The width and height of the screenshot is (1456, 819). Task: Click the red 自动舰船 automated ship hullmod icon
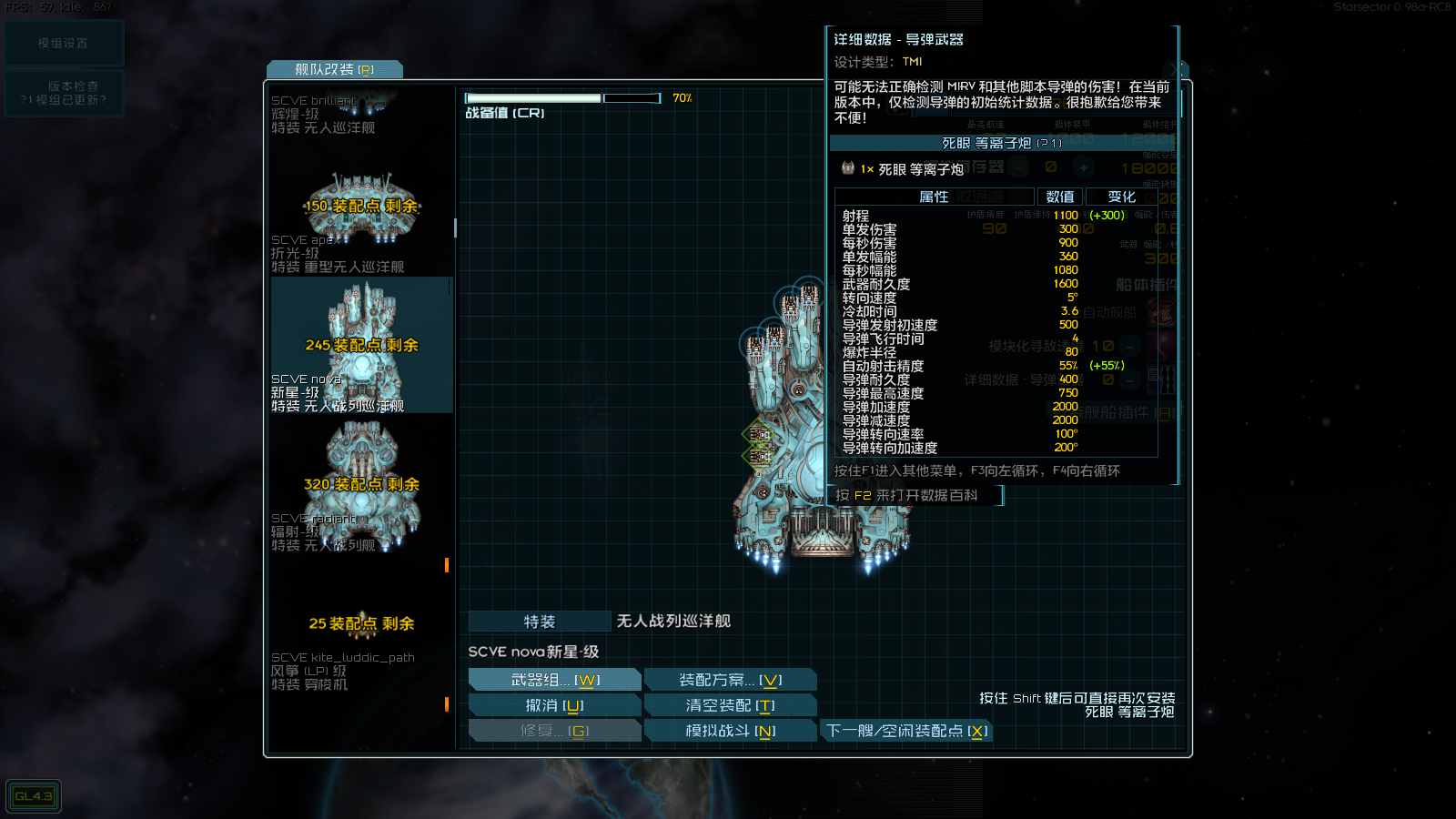(x=1160, y=312)
